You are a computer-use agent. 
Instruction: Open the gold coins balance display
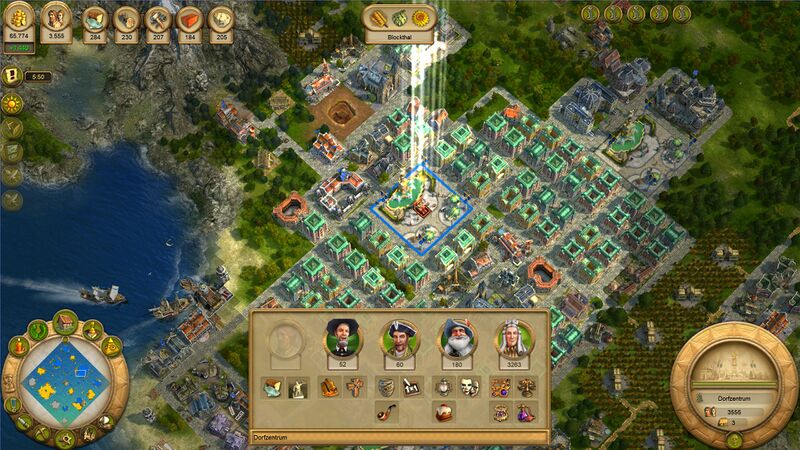(18, 20)
